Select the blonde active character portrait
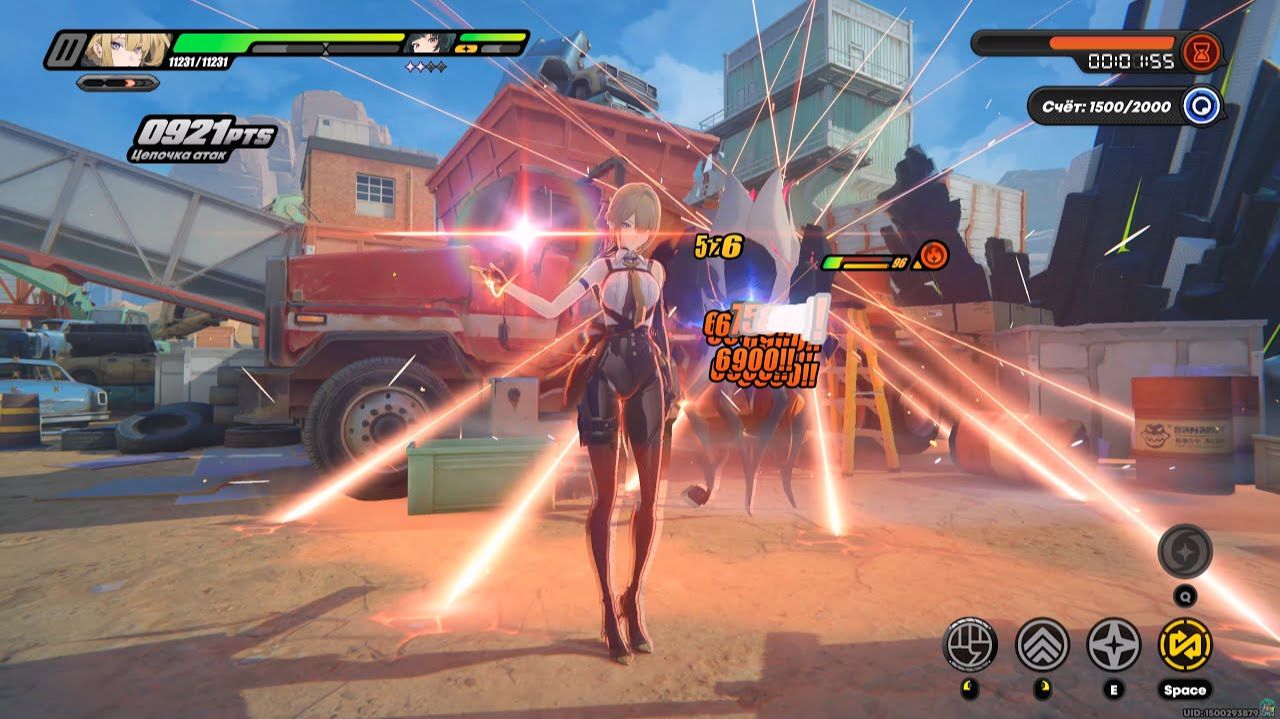This screenshot has height=719, width=1280. pyautogui.click(x=127, y=49)
